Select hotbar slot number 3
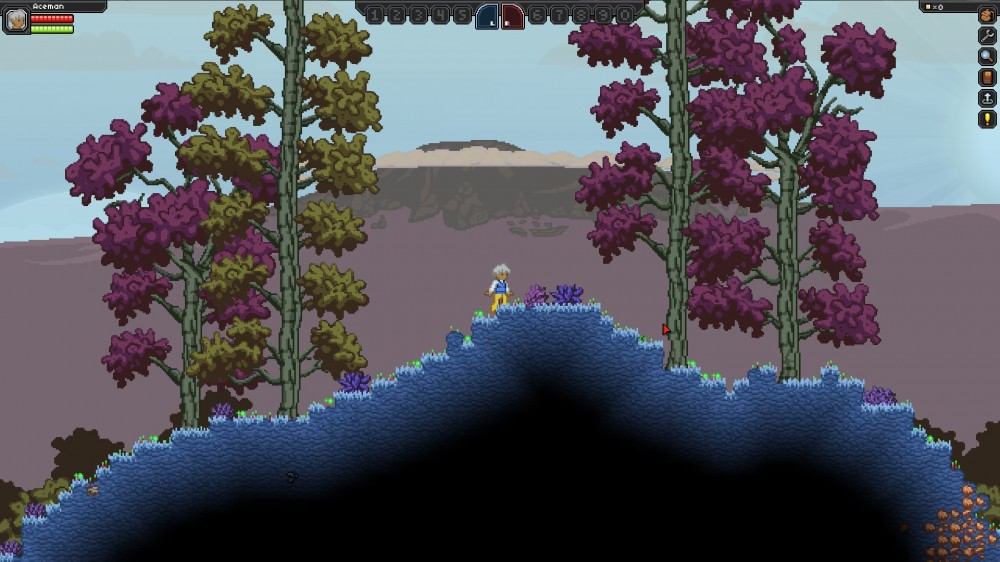The image size is (1000, 562). tap(418, 15)
